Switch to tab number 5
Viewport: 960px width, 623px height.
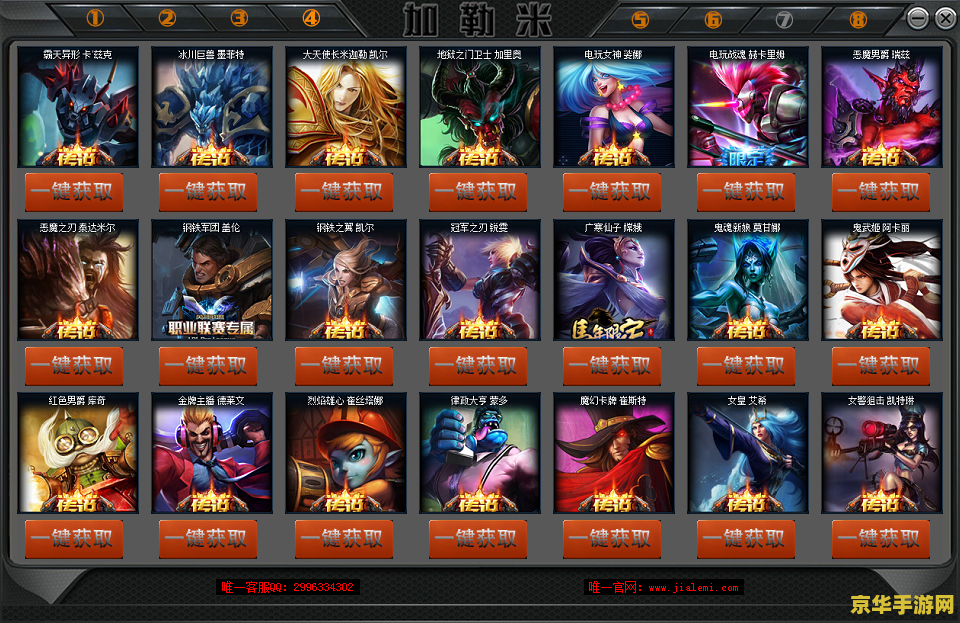point(640,19)
